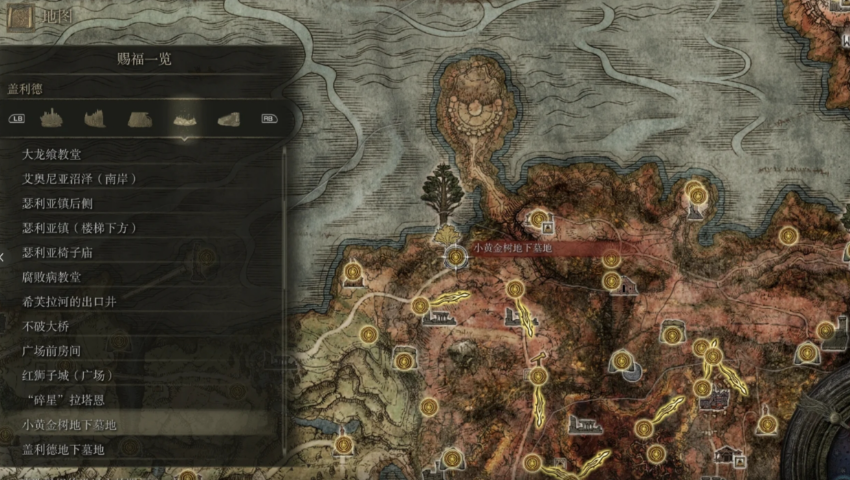This screenshot has width=850, height=480.
Task: Click the highlighted 小黄金树地下墓地 list row
Action: click(x=70, y=425)
